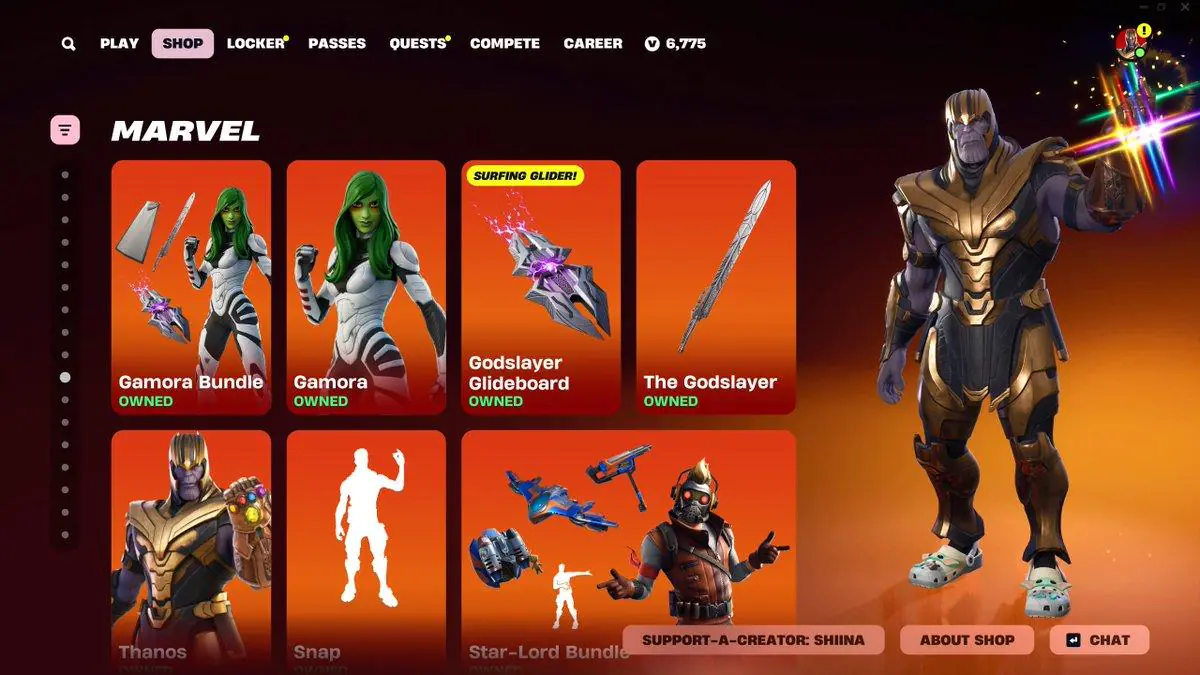This screenshot has width=1200, height=675.
Task: Select the SHOP tab
Action: [182, 44]
